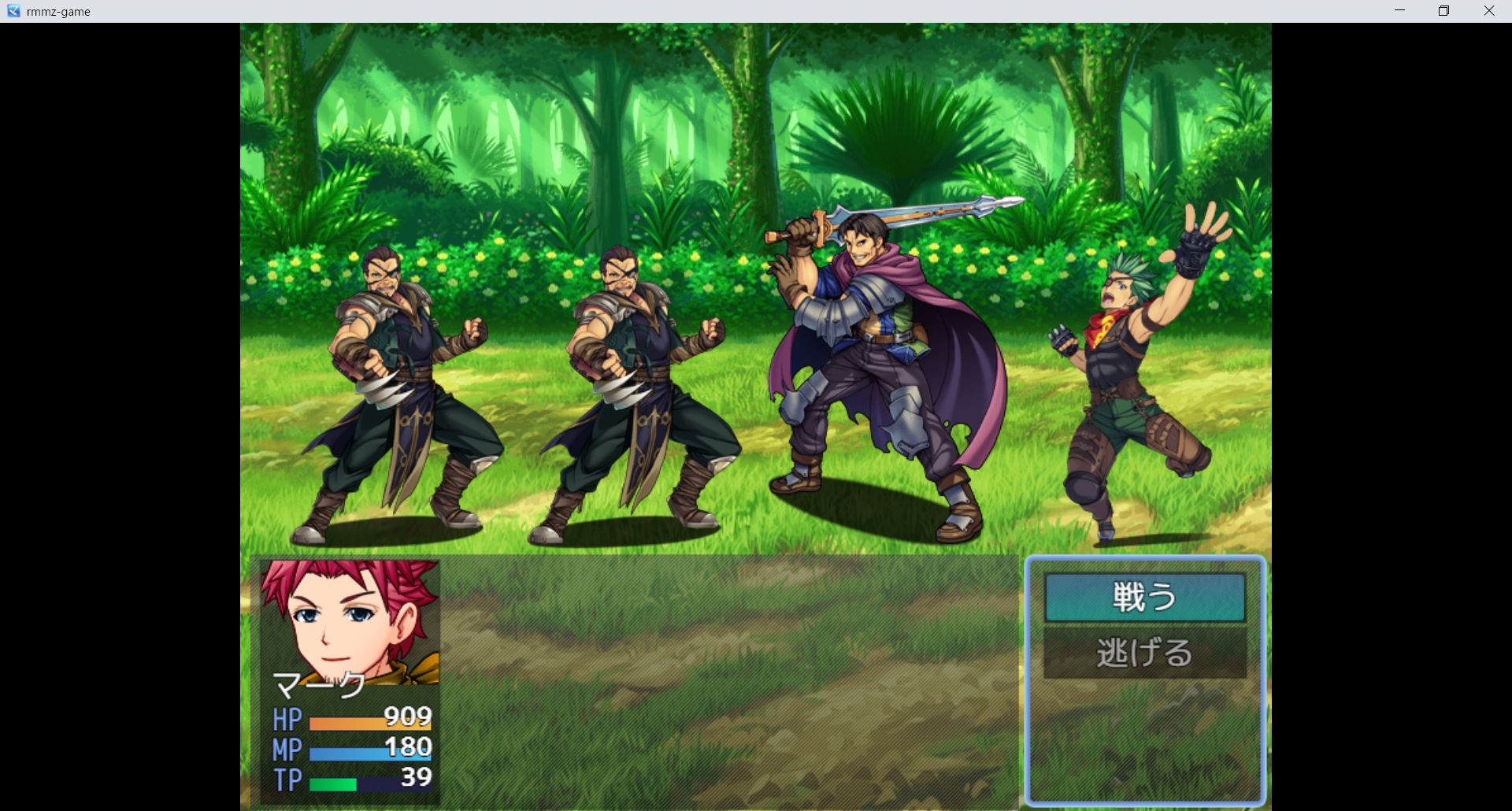Select the 逃げる (Escape) command

[x=1144, y=653]
